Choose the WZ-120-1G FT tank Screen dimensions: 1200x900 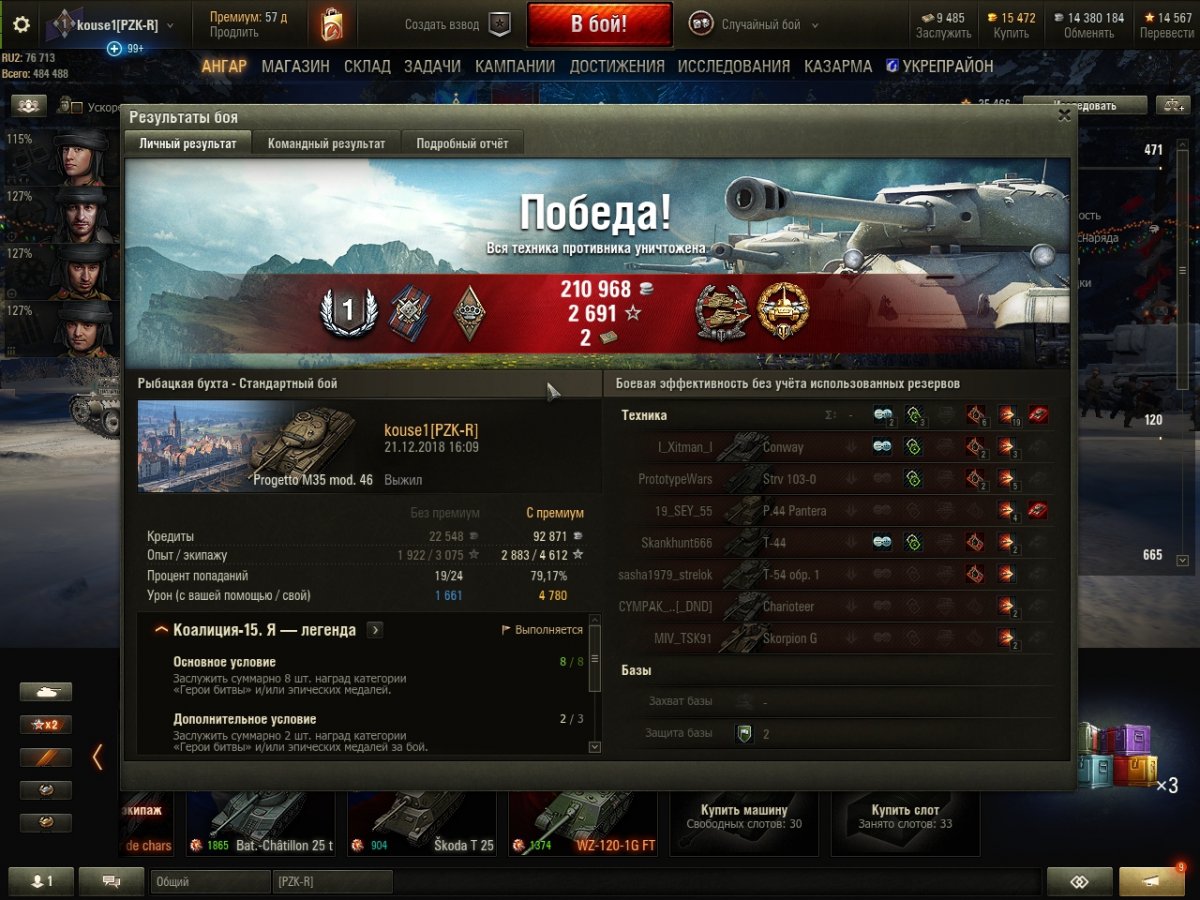tap(583, 822)
